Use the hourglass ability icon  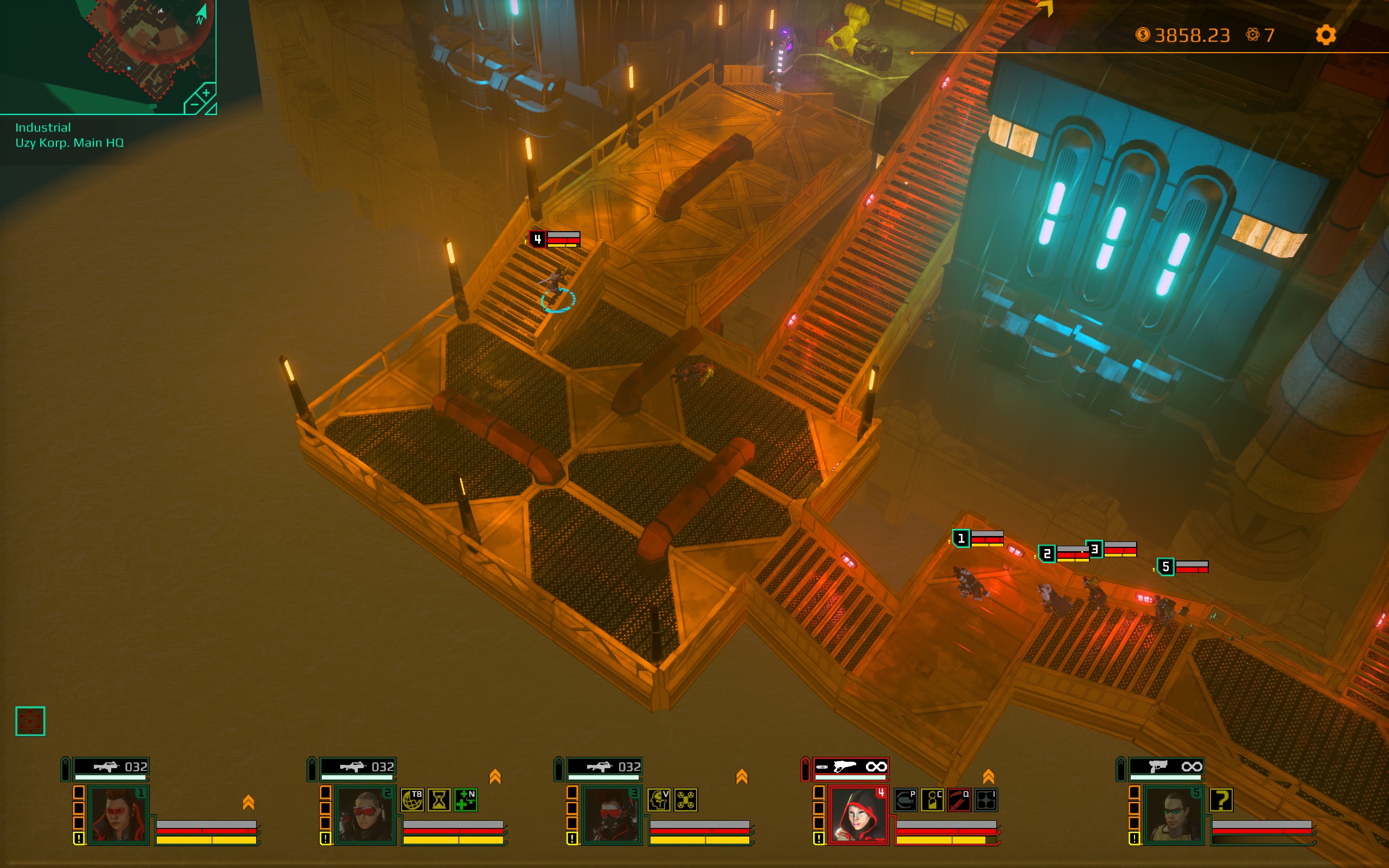point(439,800)
